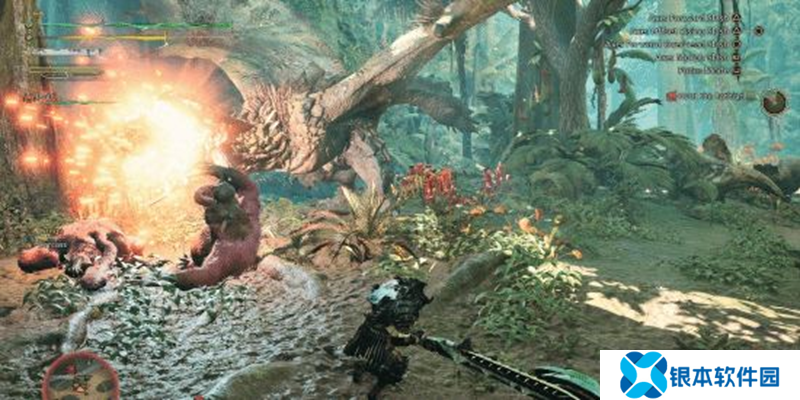Select the round item icon under the control list

point(773,102)
